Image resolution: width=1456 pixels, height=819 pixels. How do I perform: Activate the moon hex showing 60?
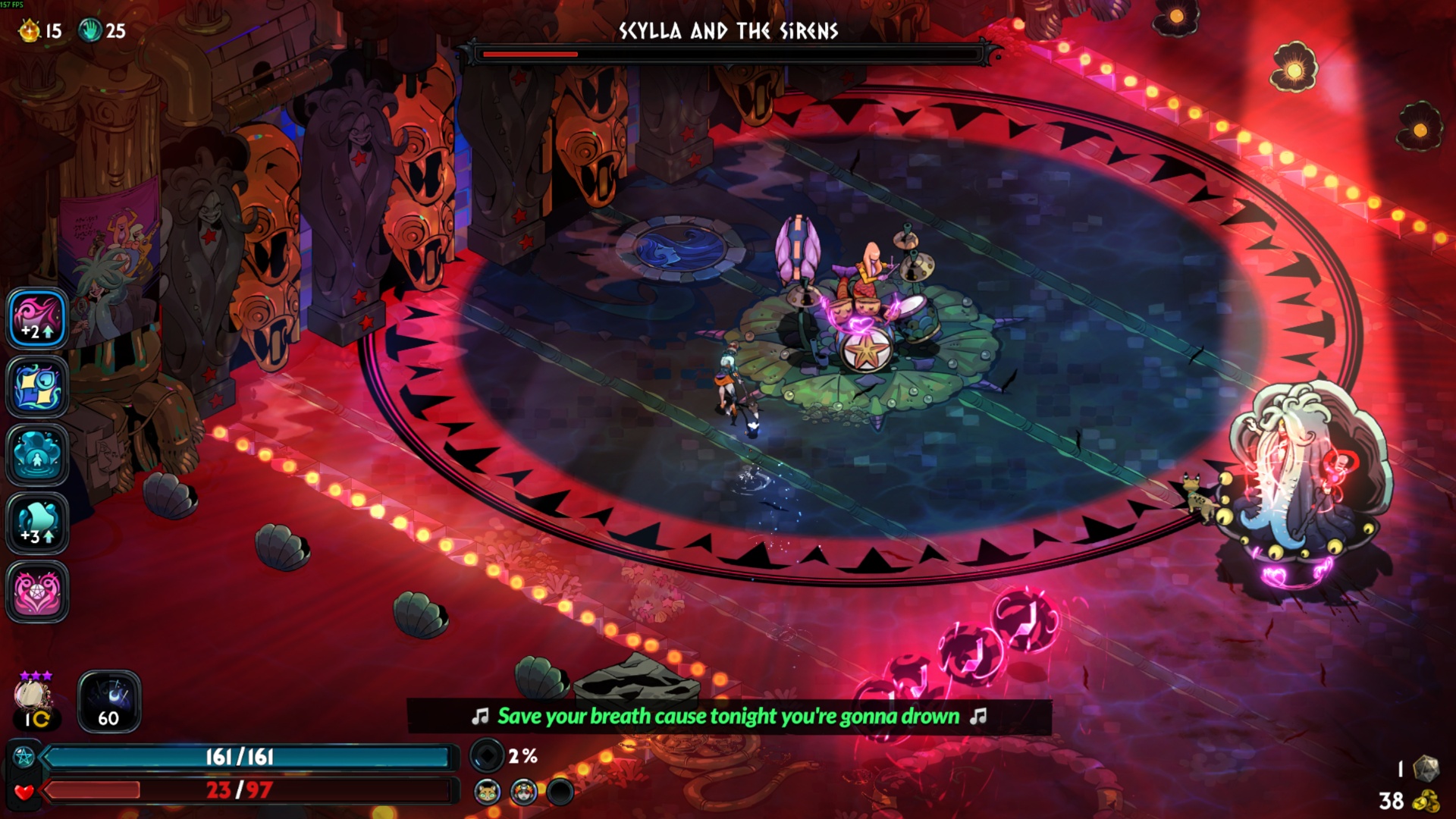point(109,701)
